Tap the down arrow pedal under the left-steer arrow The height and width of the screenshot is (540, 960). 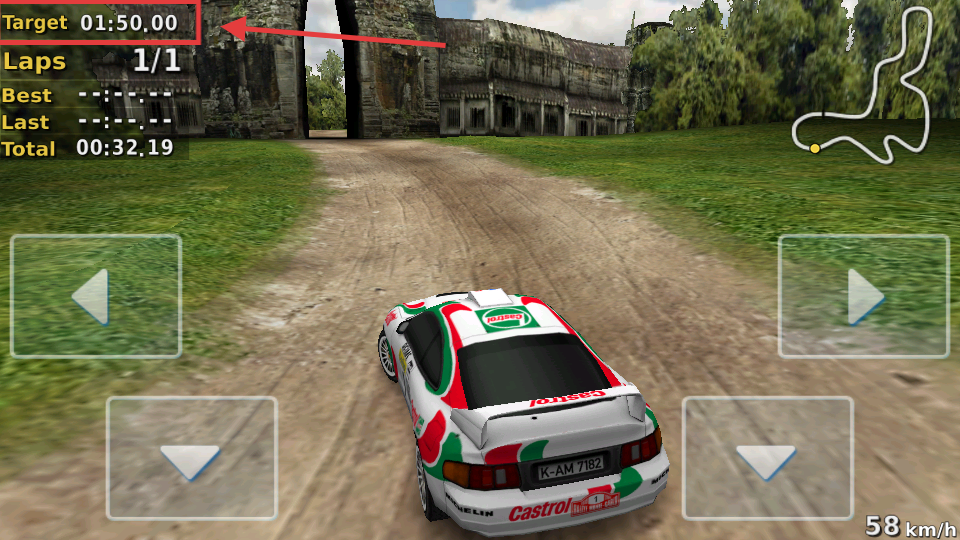191,459
